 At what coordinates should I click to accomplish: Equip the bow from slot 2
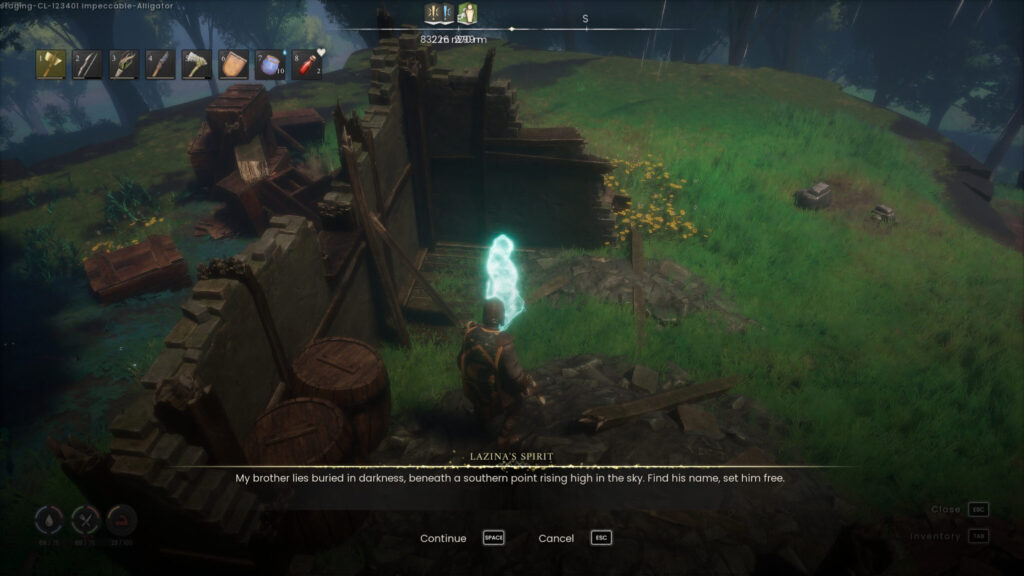(88, 65)
